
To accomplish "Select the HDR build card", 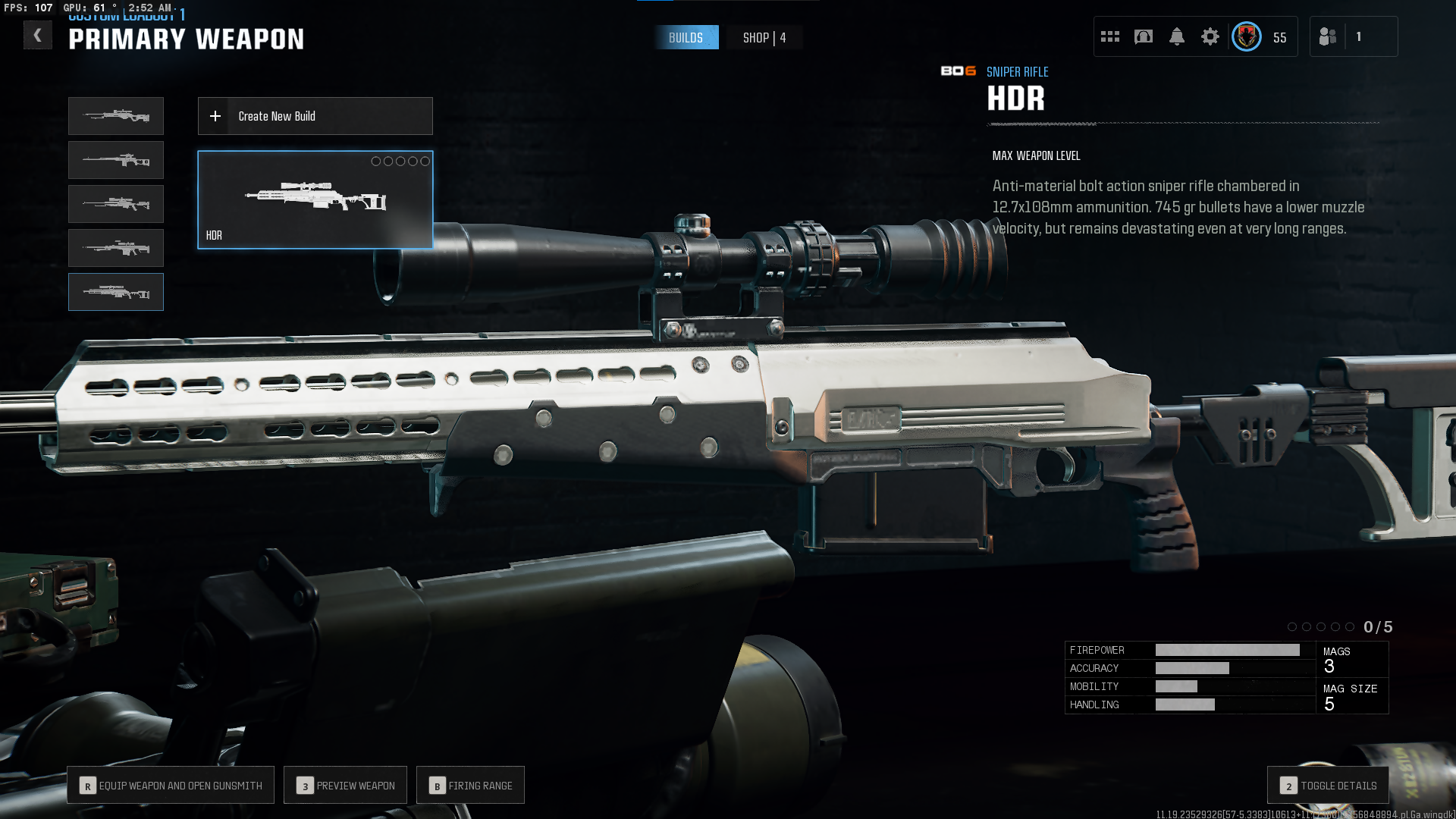I will pos(315,199).
